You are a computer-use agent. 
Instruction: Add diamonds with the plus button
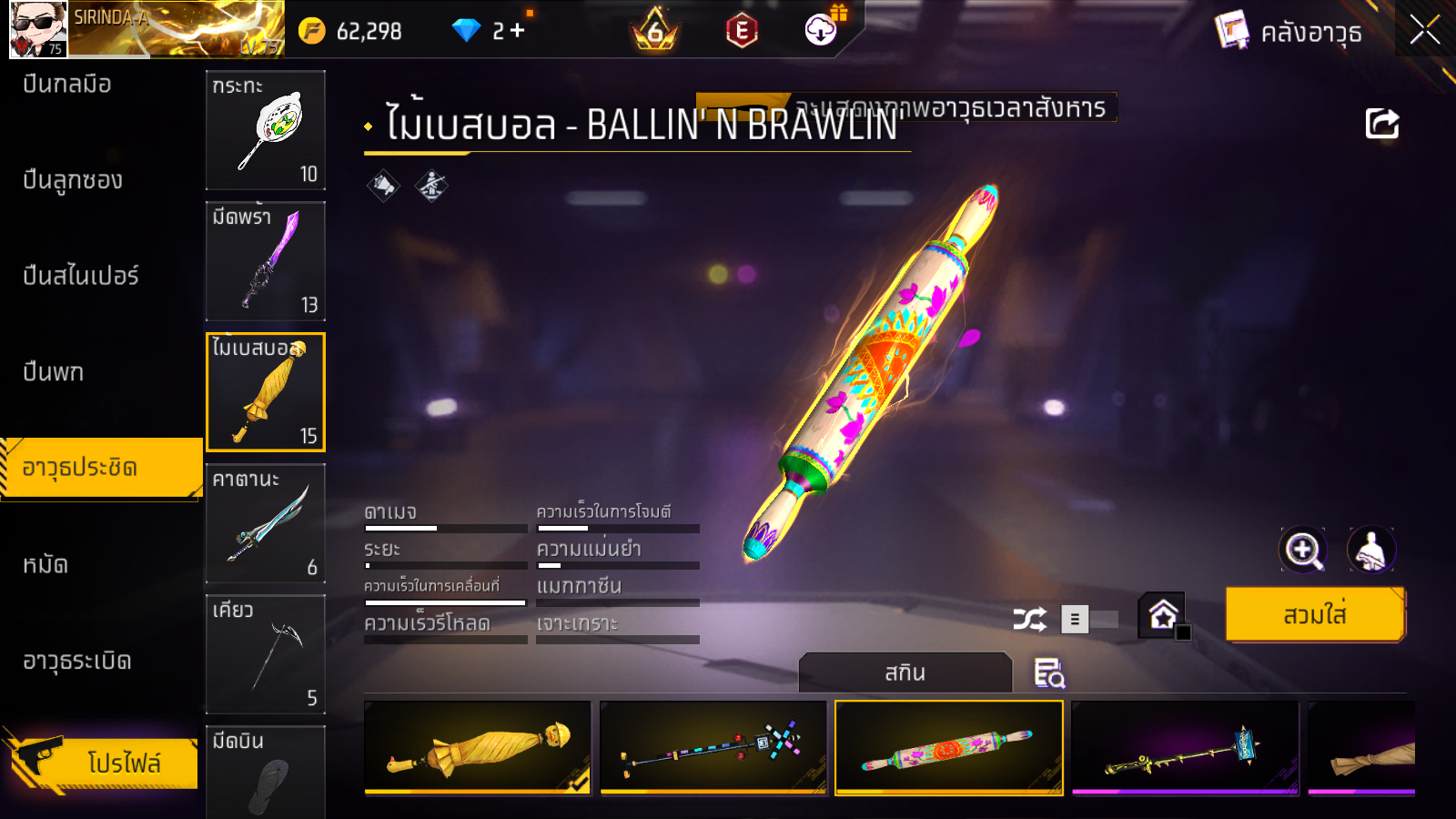click(x=518, y=31)
